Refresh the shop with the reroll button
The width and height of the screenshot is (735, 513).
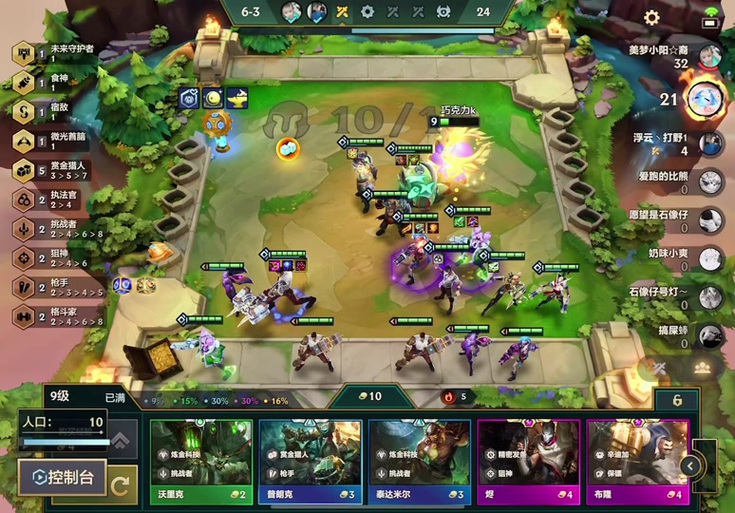[x=122, y=487]
